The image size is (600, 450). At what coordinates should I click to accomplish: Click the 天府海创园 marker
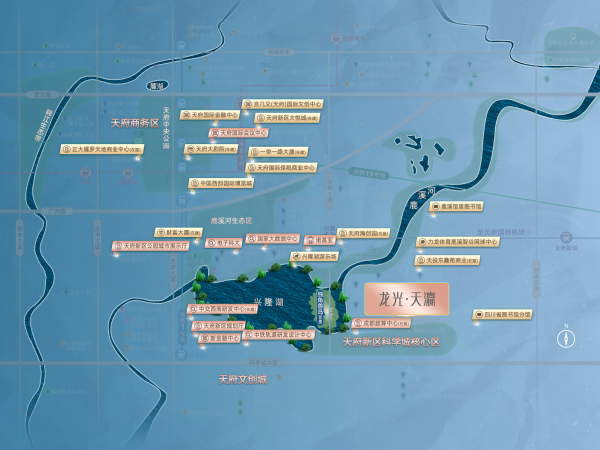click(x=358, y=231)
